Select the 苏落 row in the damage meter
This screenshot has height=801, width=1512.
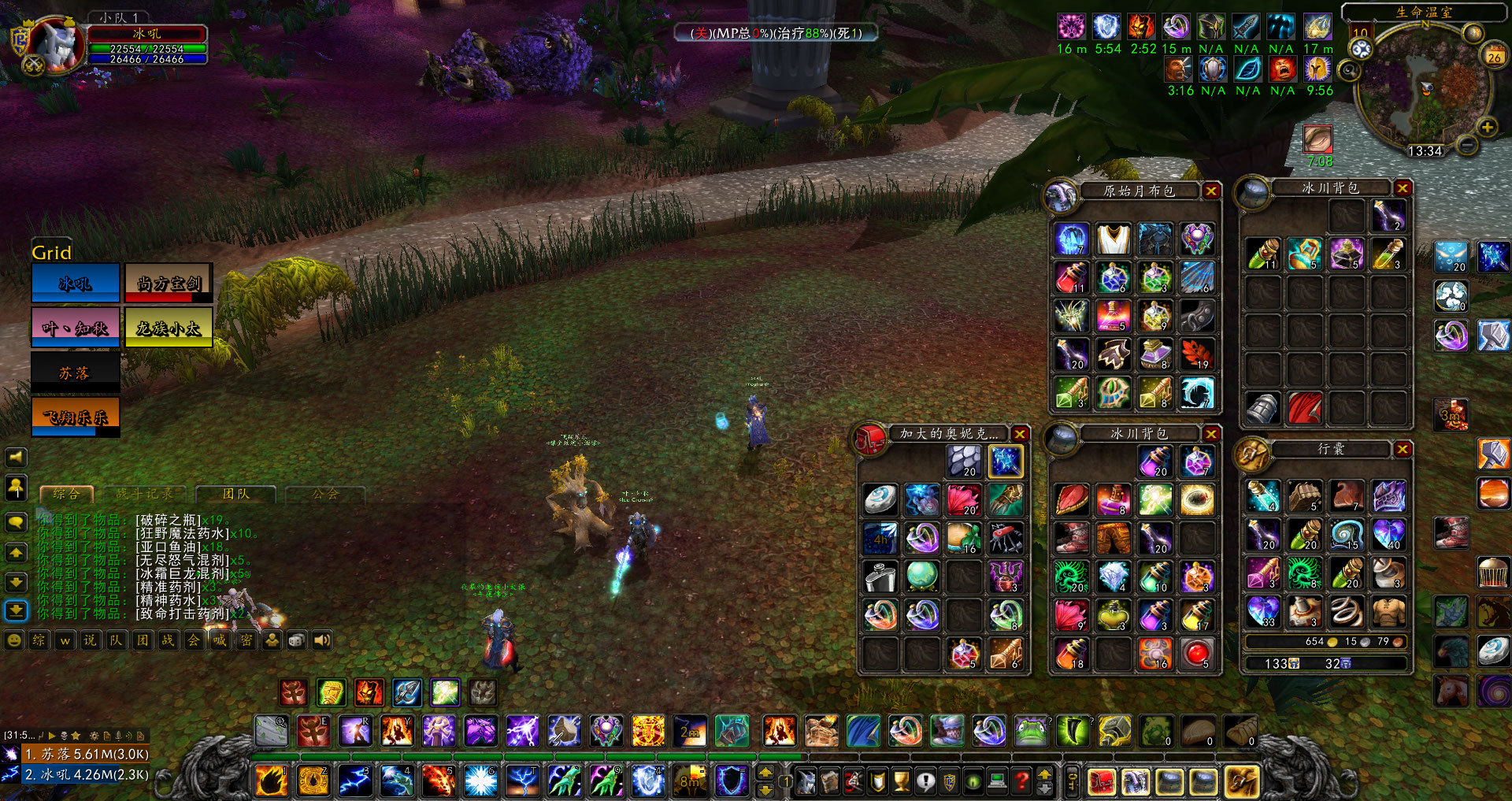85,754
